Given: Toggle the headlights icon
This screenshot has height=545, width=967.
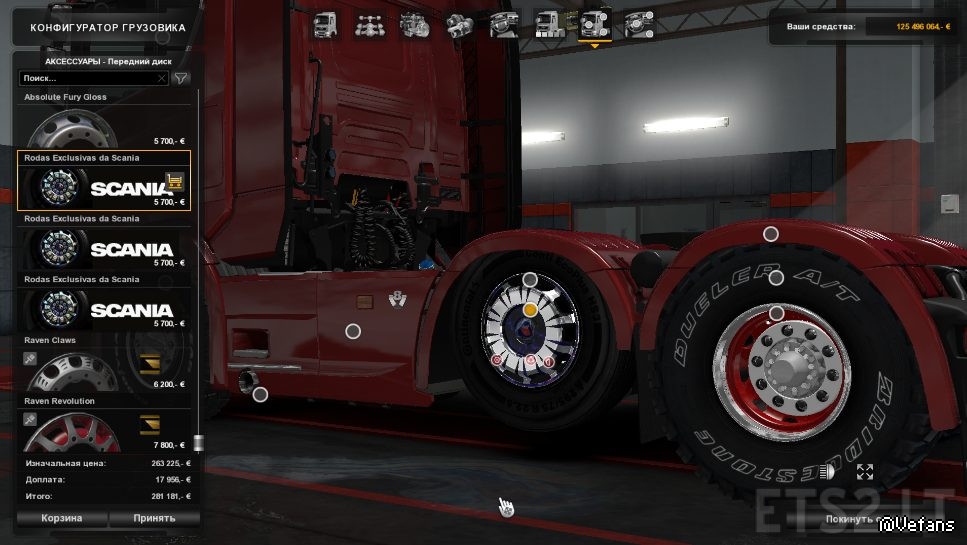Looking at the screenshot, I should pyautogui.click(x=827, y=472).
